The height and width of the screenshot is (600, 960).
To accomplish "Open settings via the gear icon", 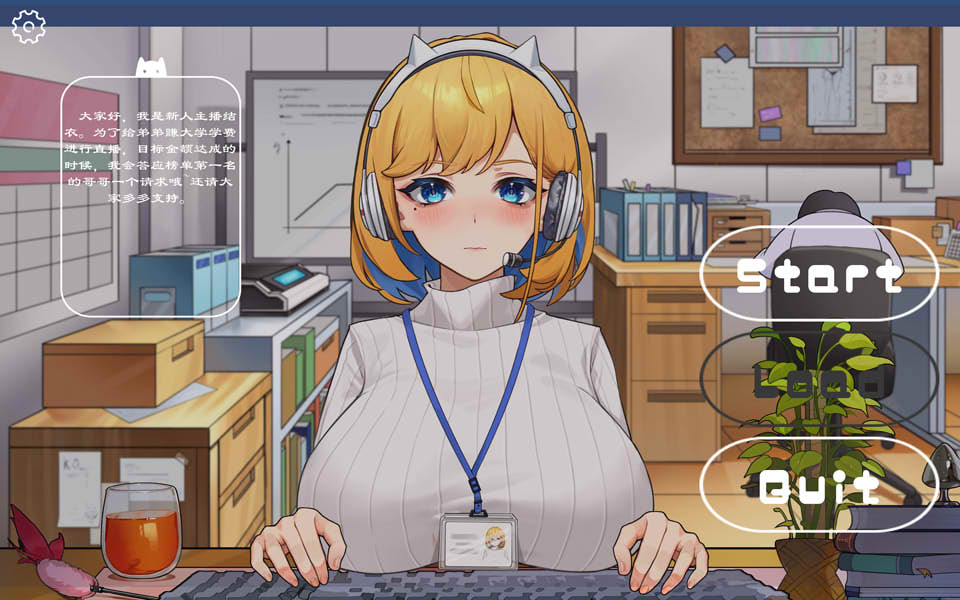I will click(x=29, y=27).
